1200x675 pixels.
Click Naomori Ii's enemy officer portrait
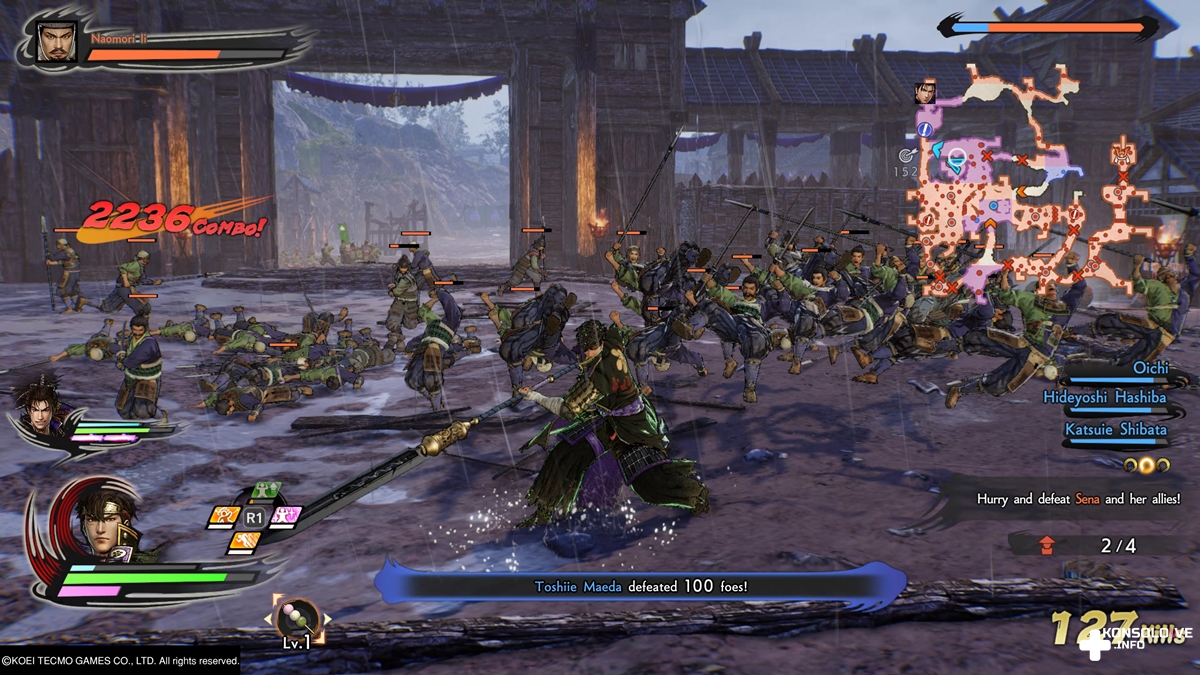56,42
